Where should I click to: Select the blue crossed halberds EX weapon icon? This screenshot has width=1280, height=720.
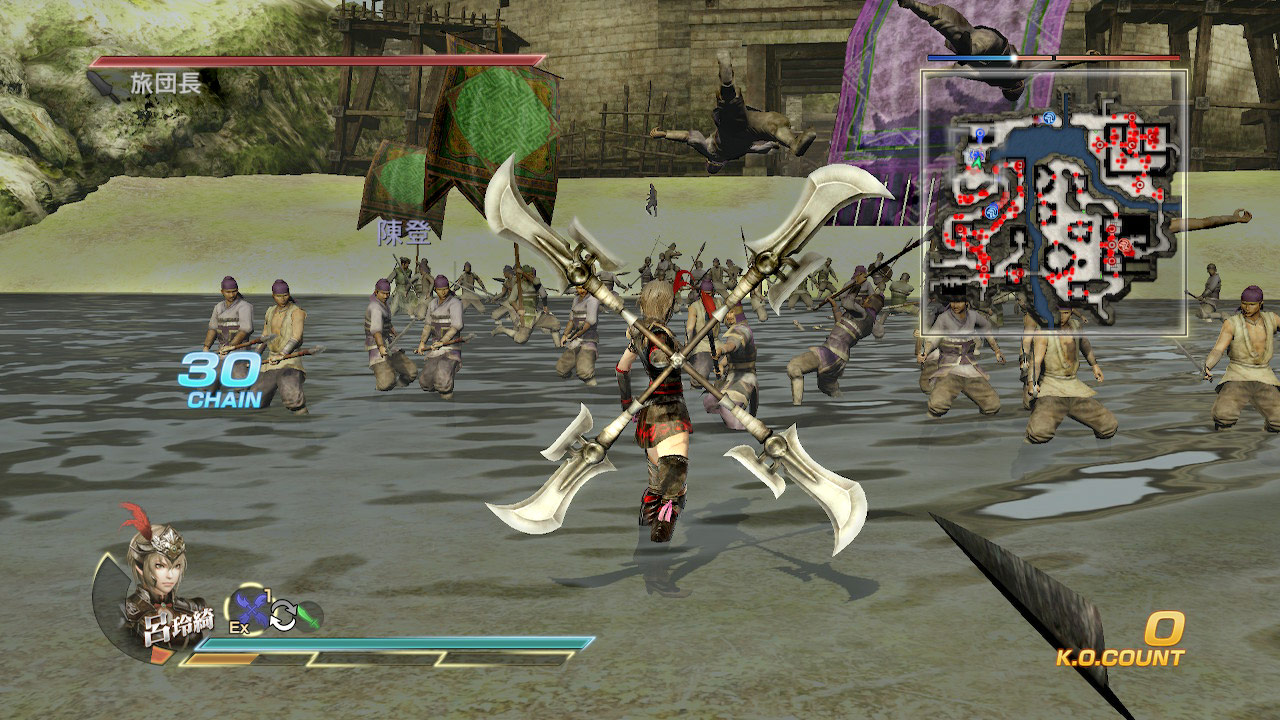[250, 609]
